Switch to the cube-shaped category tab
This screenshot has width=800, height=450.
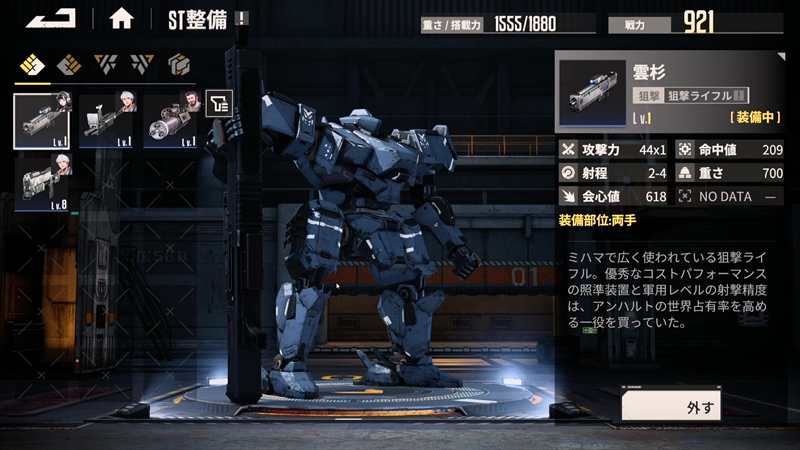click(179, 65)
